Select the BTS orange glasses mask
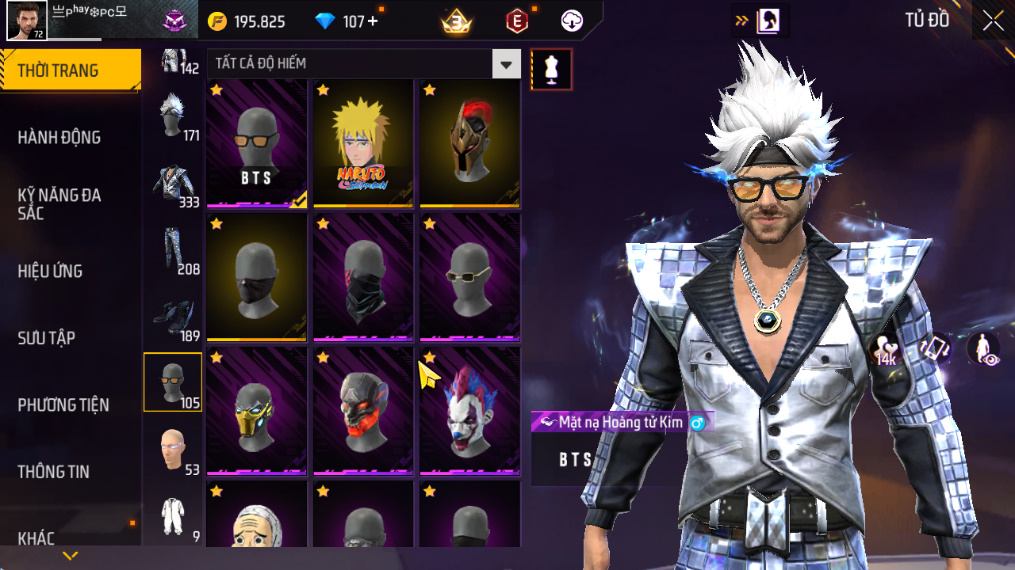The image size is (1015, 570). tap(257, 143)
